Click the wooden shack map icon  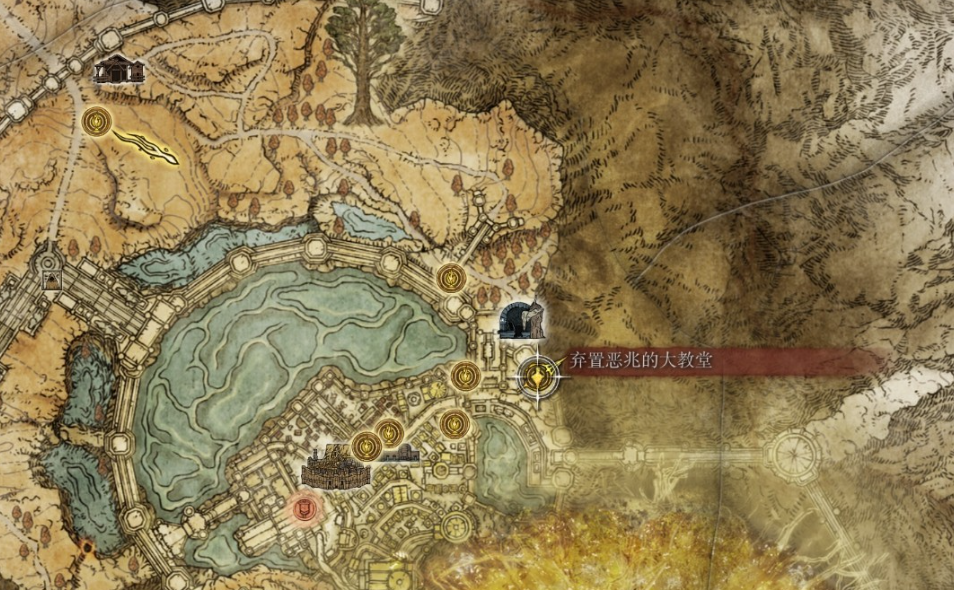coord(120,69)
